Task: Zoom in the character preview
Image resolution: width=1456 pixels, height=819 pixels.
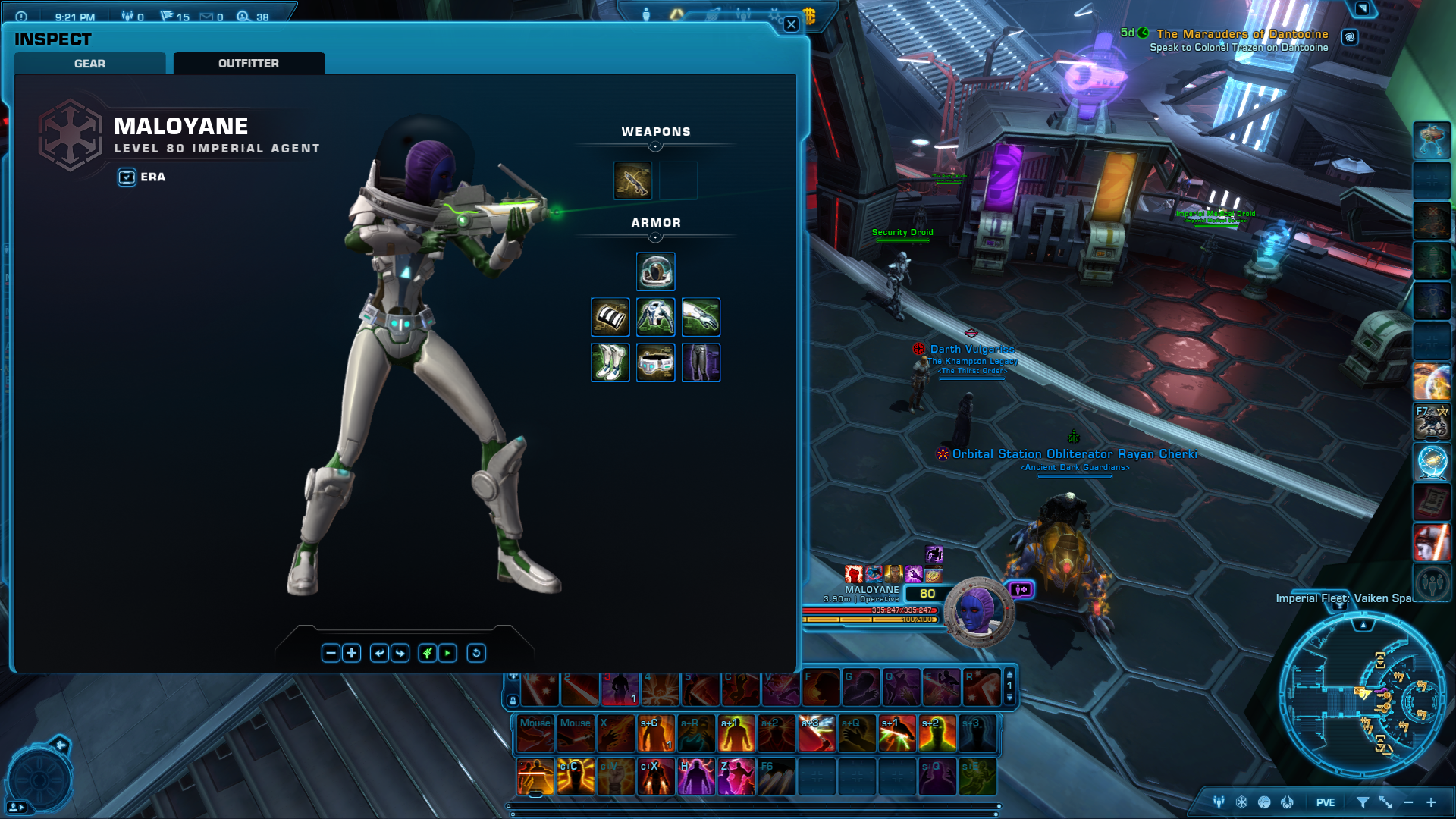Action: [352, 653]
